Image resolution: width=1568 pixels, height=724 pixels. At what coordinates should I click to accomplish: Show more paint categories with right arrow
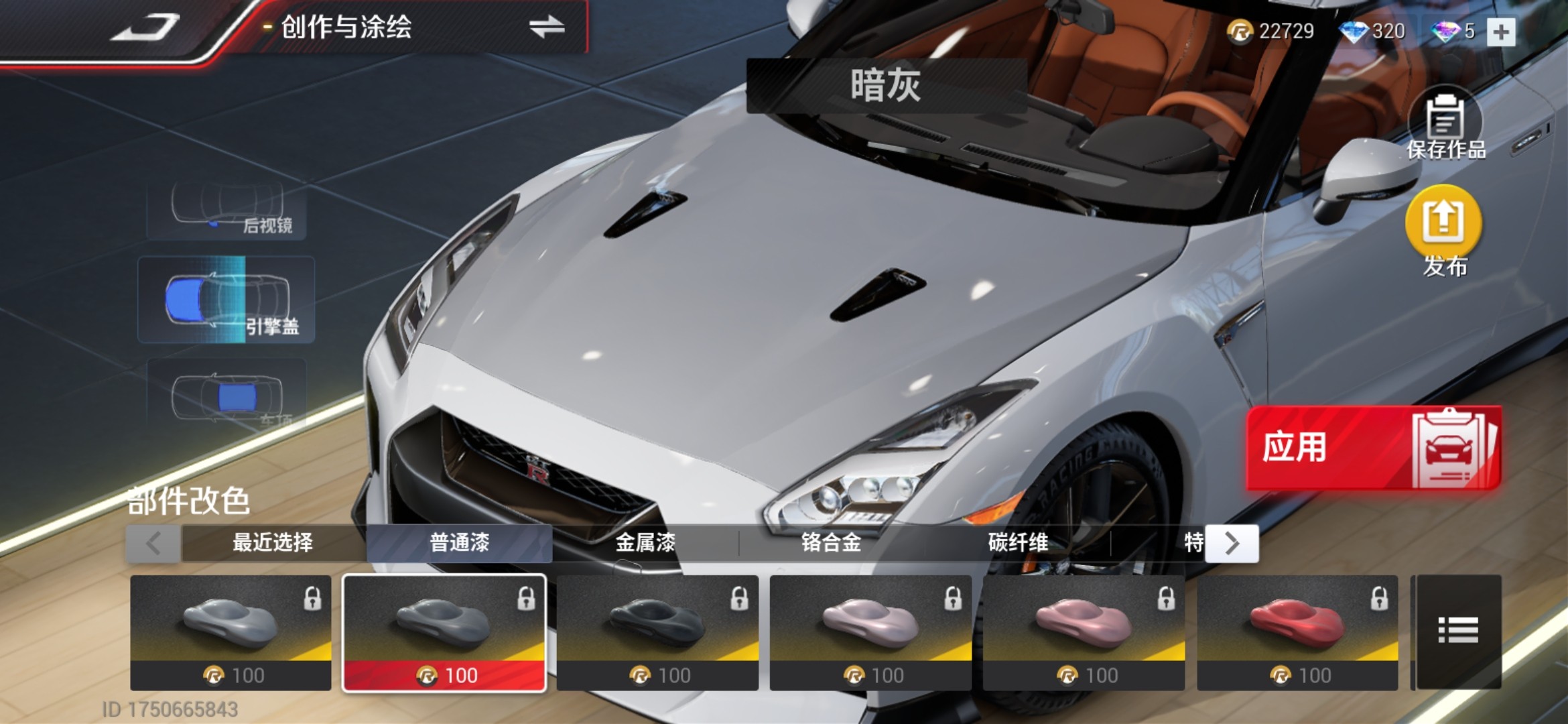tap(1232, 543)
